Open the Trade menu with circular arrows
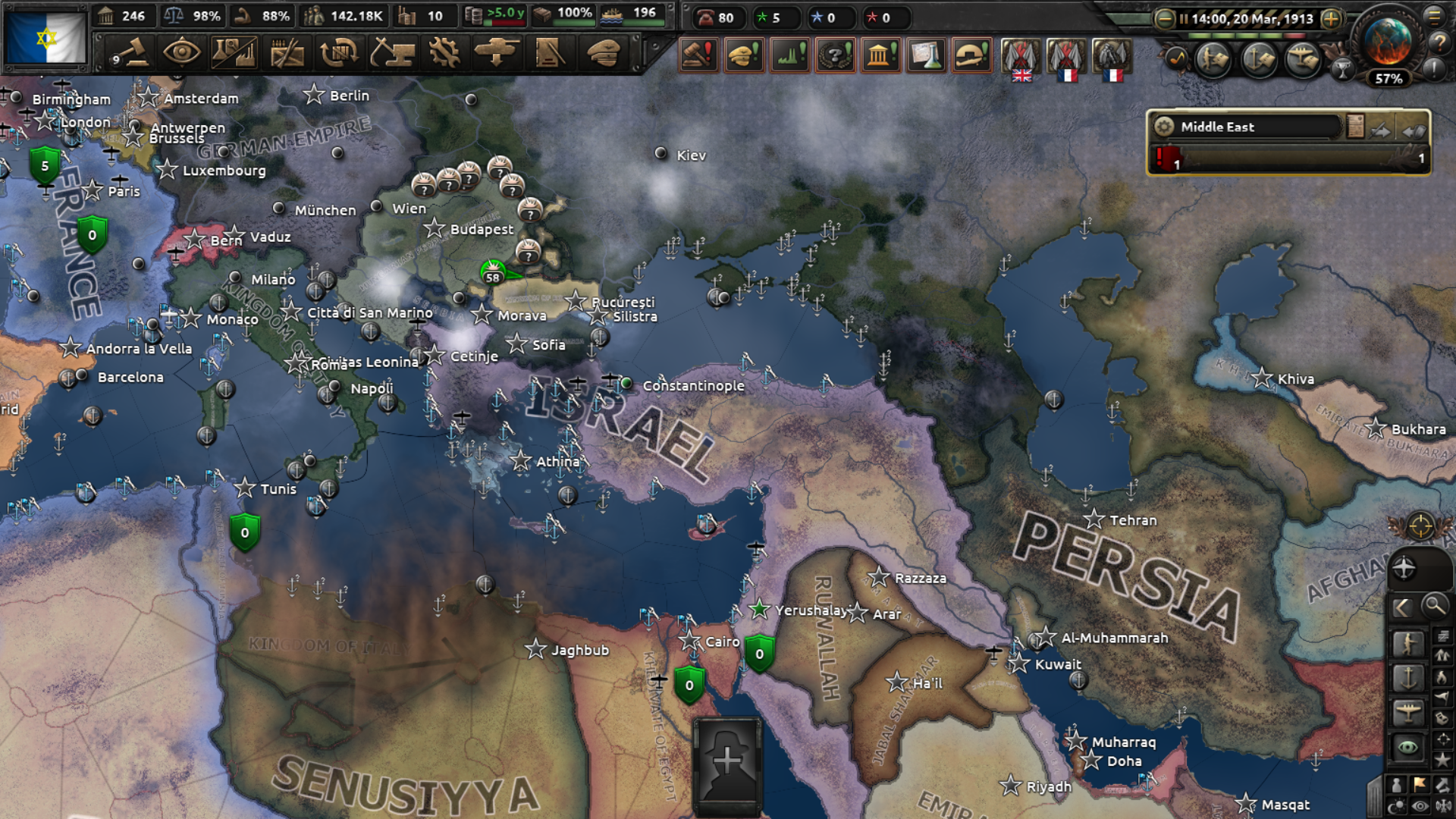The width and height of the screenshot is (1456, 819). click(x=339, y=53)
